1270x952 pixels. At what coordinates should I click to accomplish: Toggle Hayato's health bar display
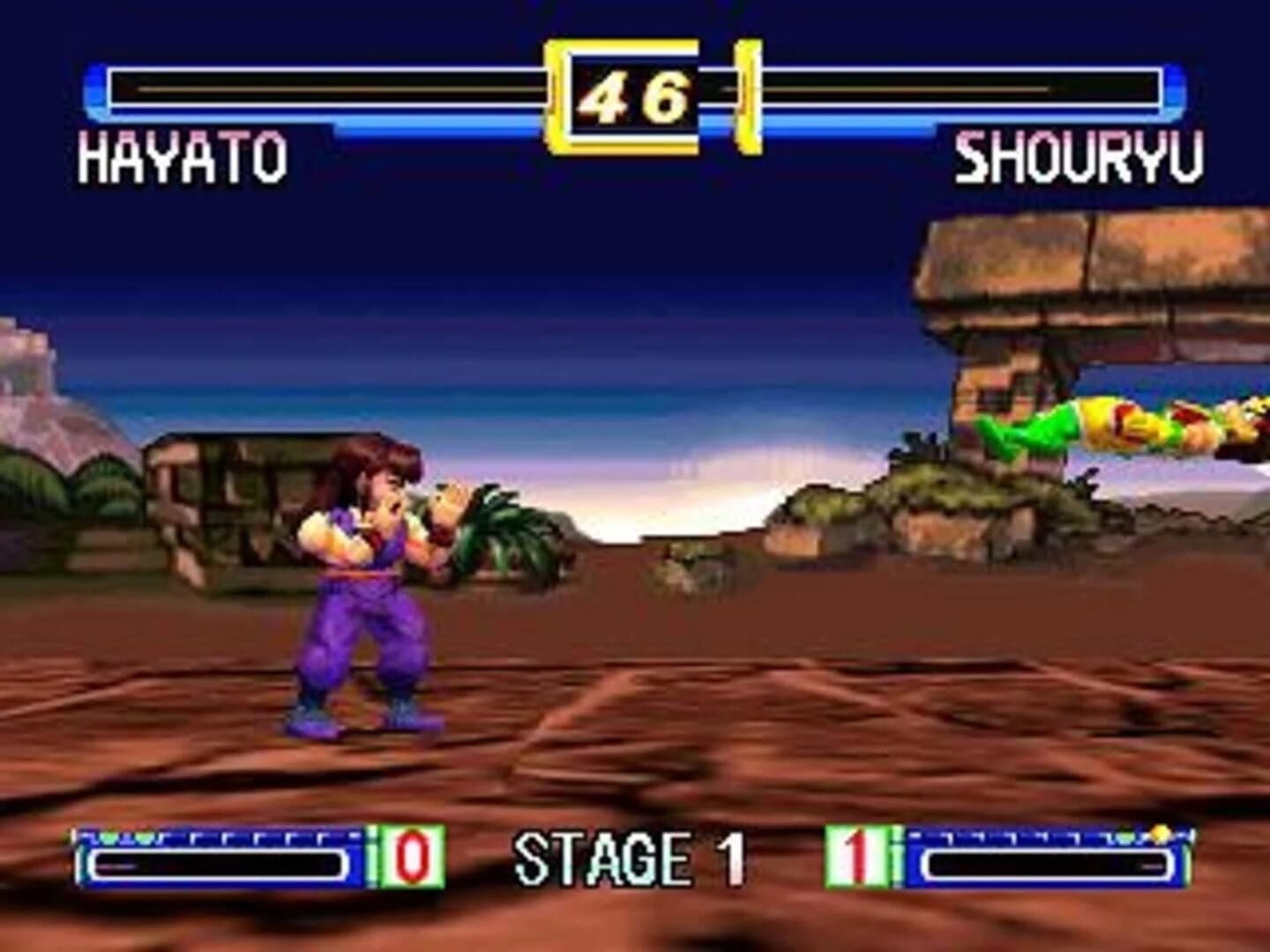(317, 88)
